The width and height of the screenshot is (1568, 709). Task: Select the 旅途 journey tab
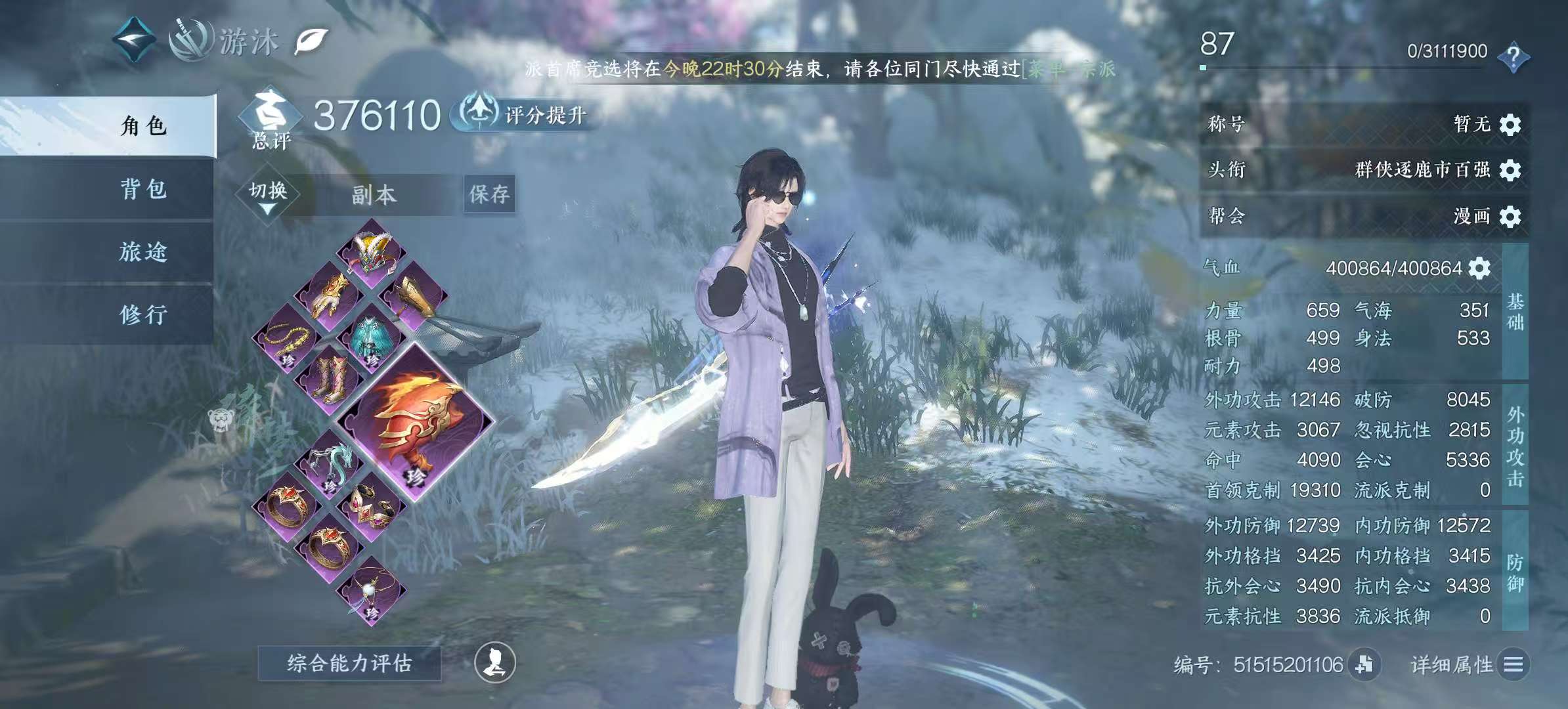pyautogui.click(x=143, y=251)
